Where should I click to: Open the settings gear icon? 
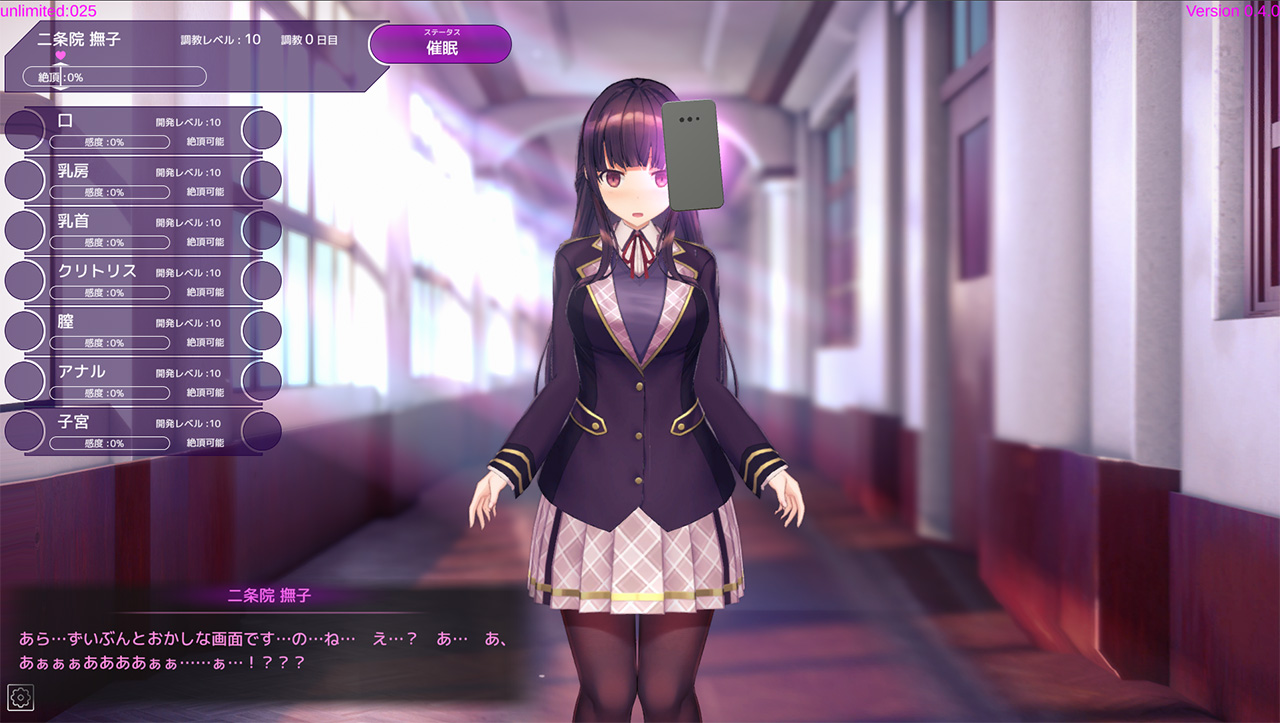click(x=19, y=697)
